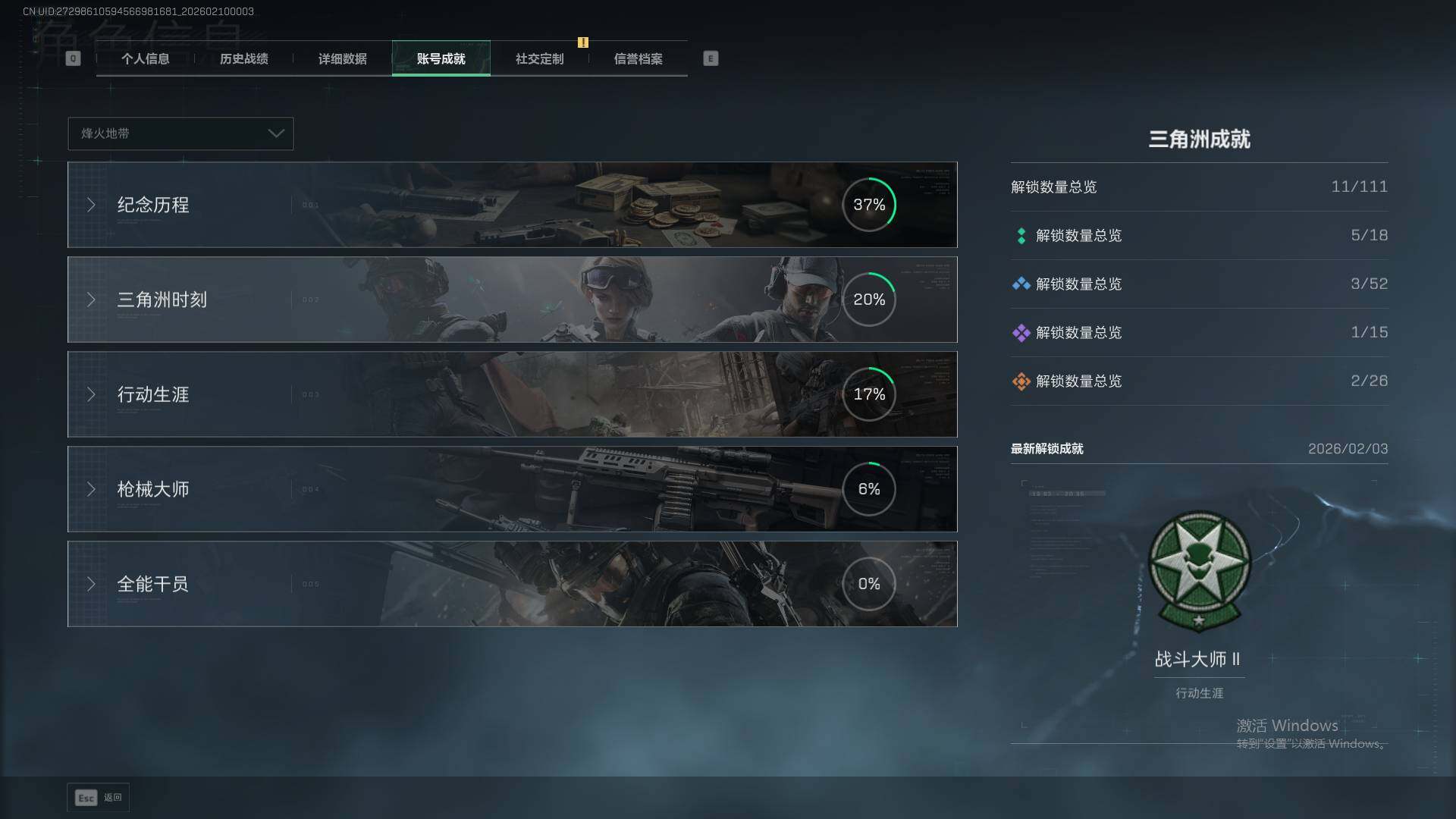Go to the 社交定制 tab
This screenshot has width=1456, height=819.
[539, 58]
